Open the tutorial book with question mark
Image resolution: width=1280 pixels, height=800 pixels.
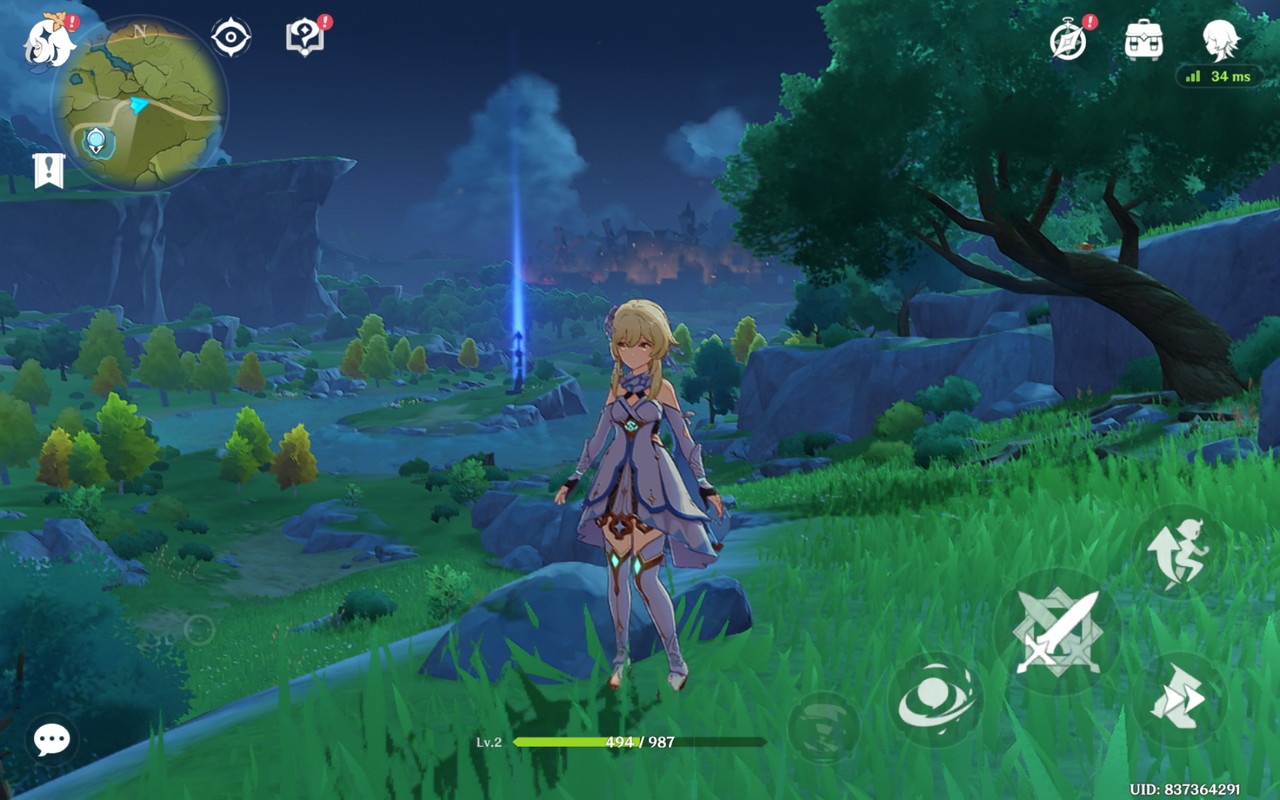(305, 38)
